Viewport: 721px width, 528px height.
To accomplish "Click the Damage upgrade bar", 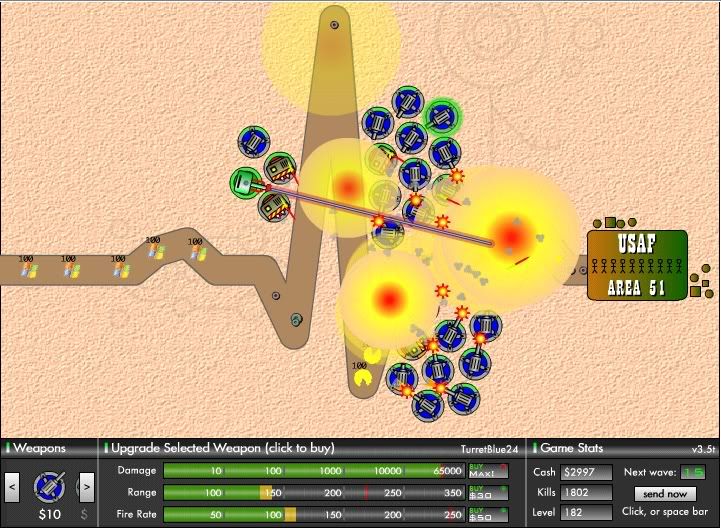I will (x=313, y=471).
